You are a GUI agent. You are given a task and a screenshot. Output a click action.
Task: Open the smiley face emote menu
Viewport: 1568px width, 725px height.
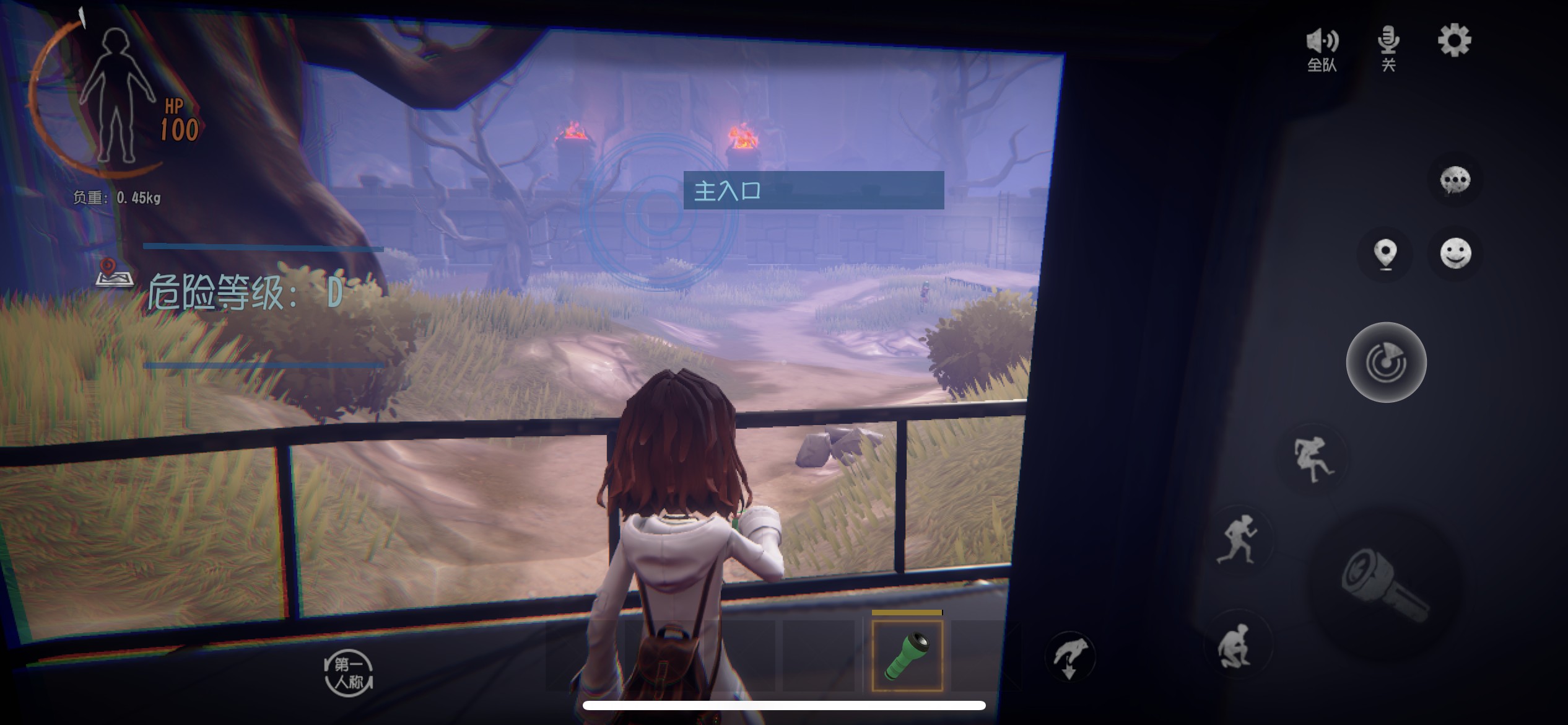[x=1455, y=253]
